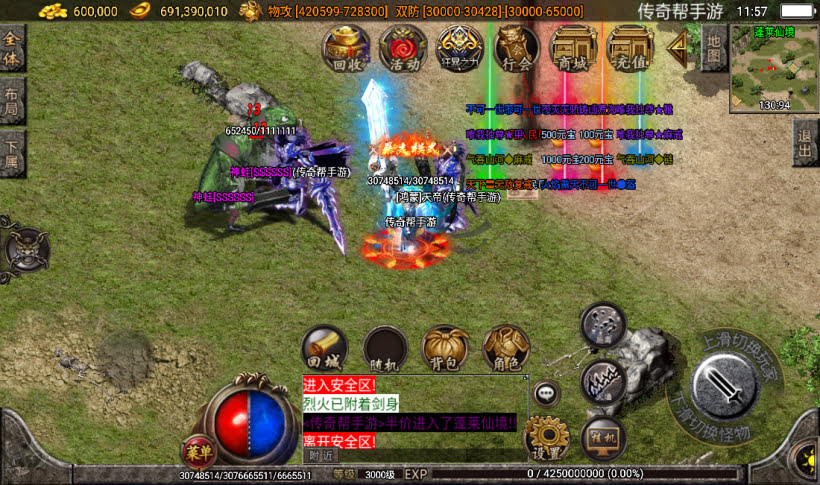Open the 地图 map button
The image size is (820, 485).
[712, 46]
